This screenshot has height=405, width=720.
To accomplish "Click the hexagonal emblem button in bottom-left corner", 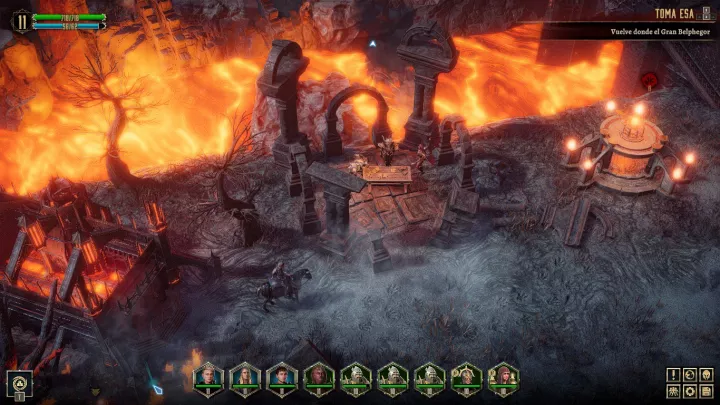I will click(17, 382).
